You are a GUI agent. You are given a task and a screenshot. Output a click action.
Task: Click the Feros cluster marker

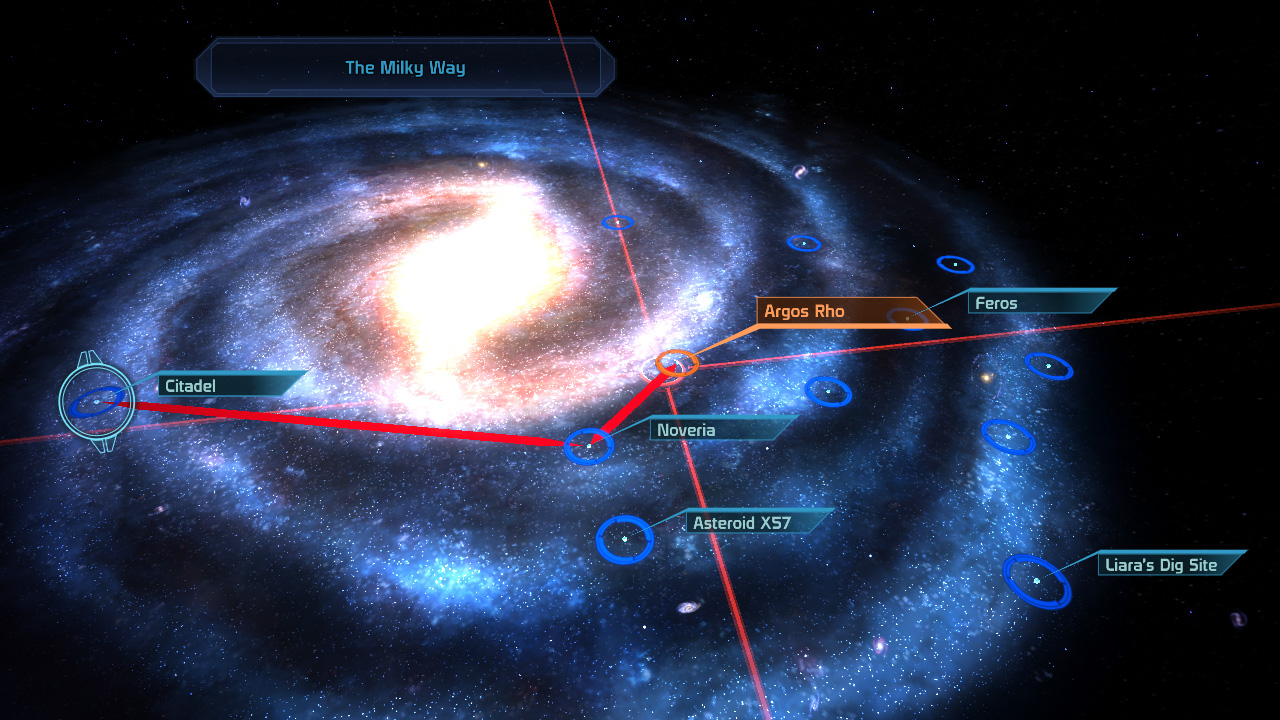click(906, 318)
